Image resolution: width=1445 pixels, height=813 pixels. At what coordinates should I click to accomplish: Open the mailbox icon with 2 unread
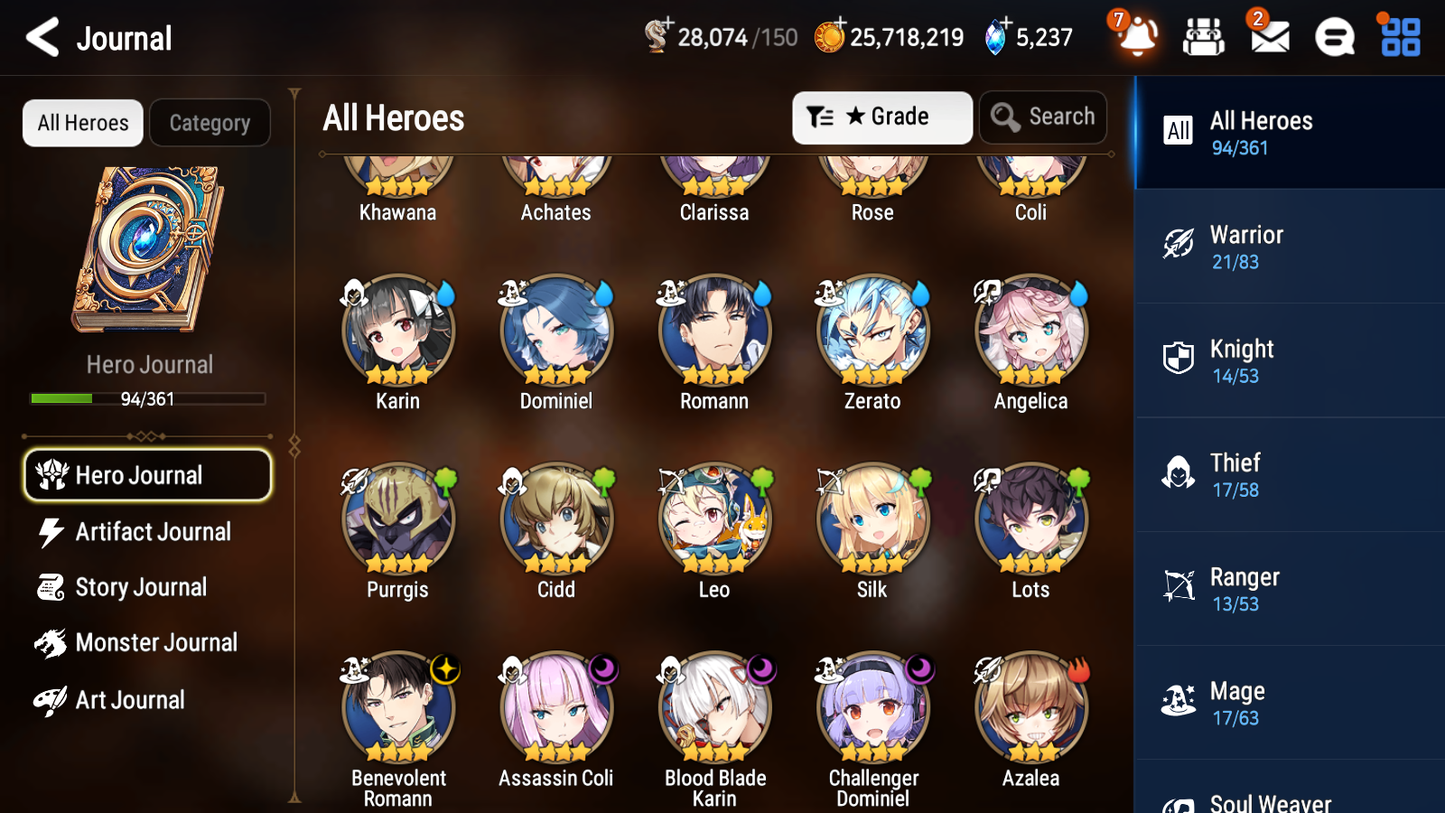pos(1268,36)
